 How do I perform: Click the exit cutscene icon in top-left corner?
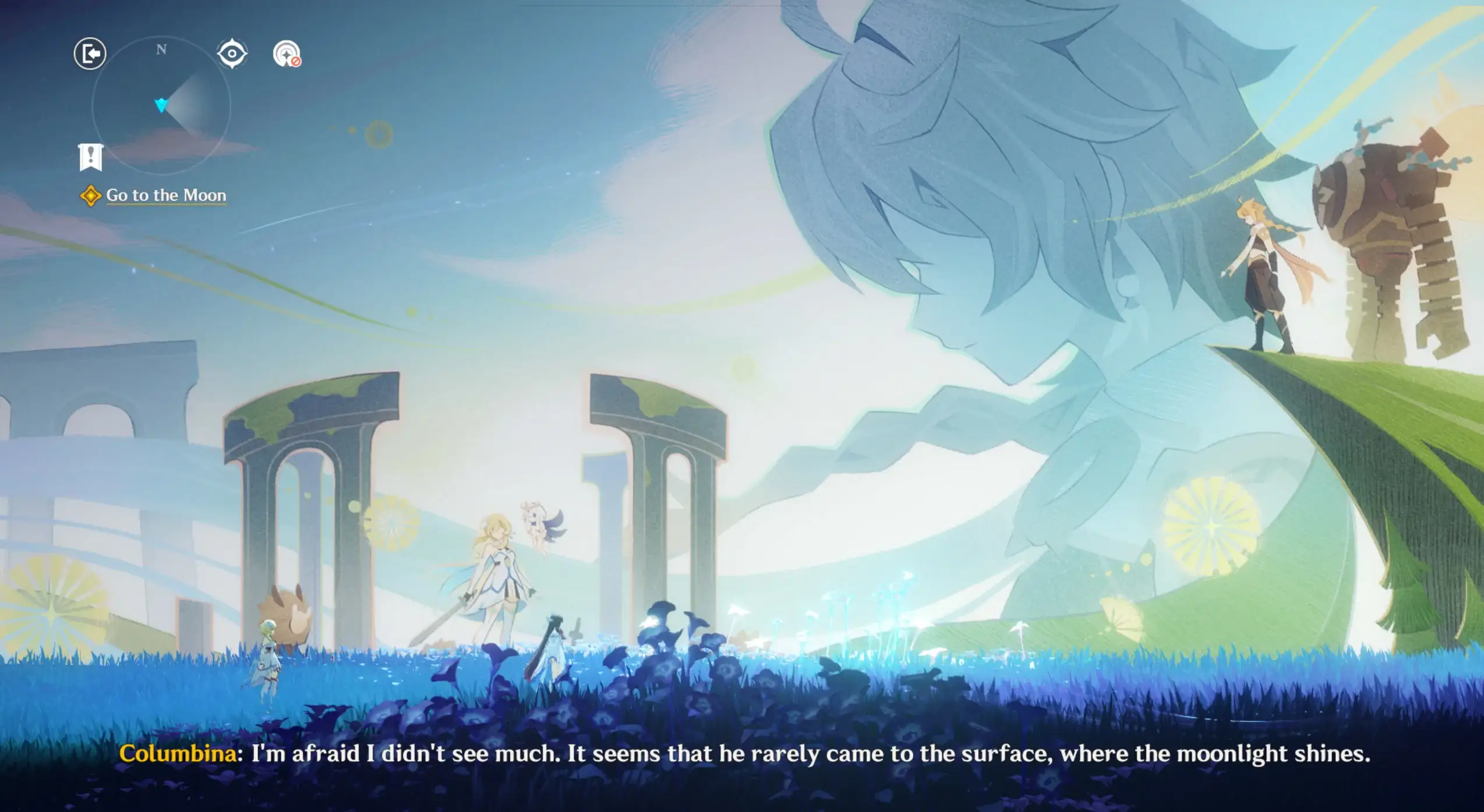coord(90,53)
